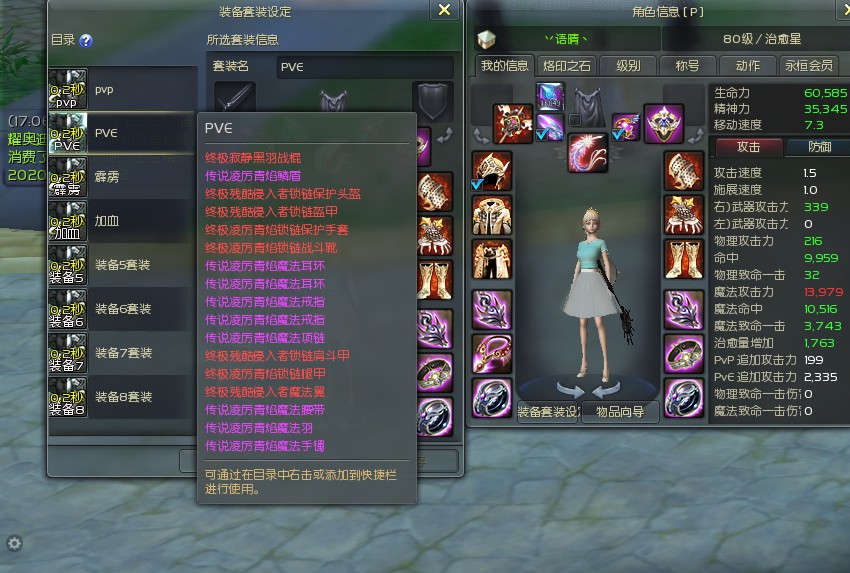Close the 装备套装设定 window
850x573 pixels.
[x=445, y=11]
